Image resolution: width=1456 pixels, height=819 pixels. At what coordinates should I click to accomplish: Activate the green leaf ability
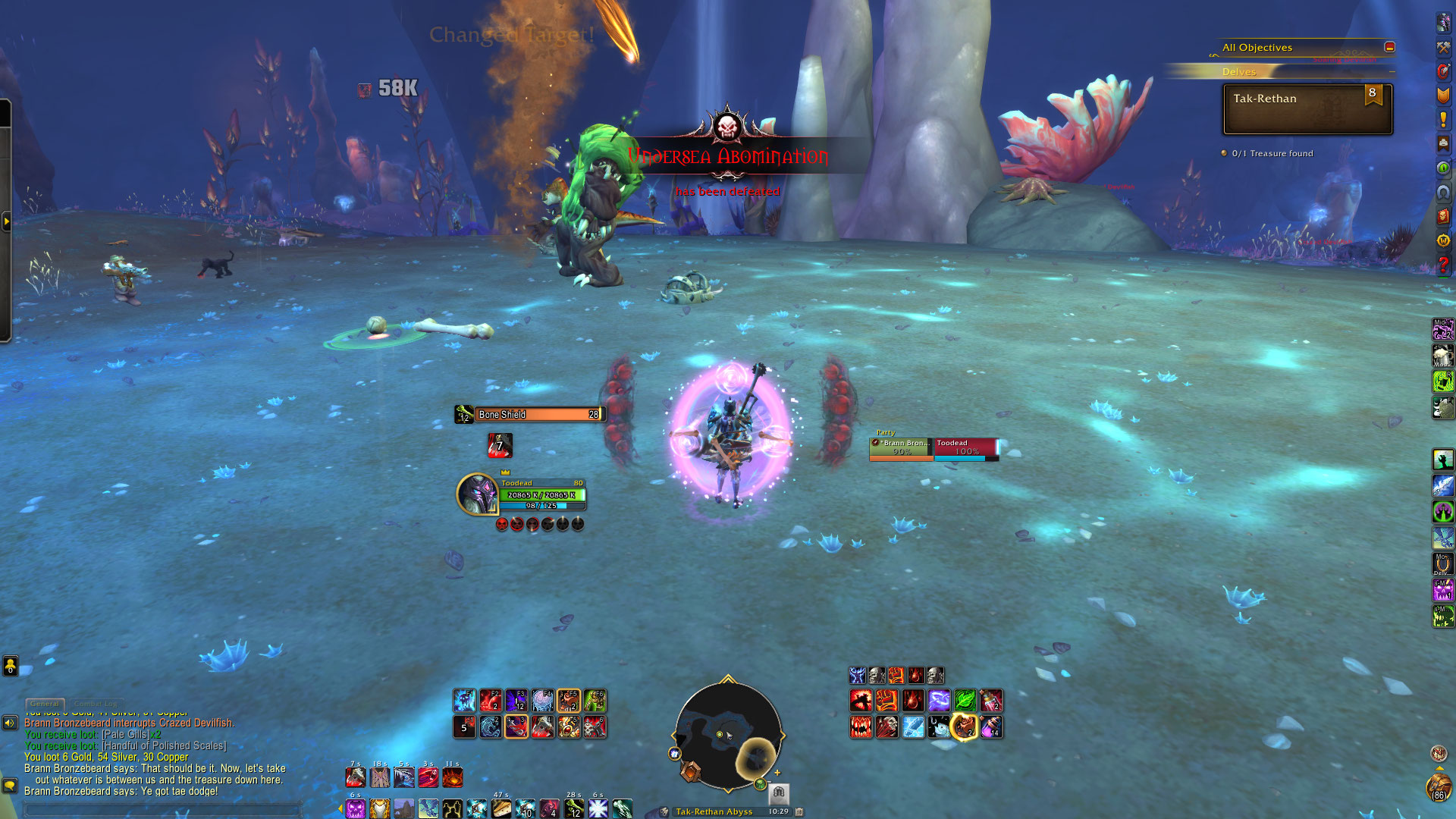tap(965, 700)
